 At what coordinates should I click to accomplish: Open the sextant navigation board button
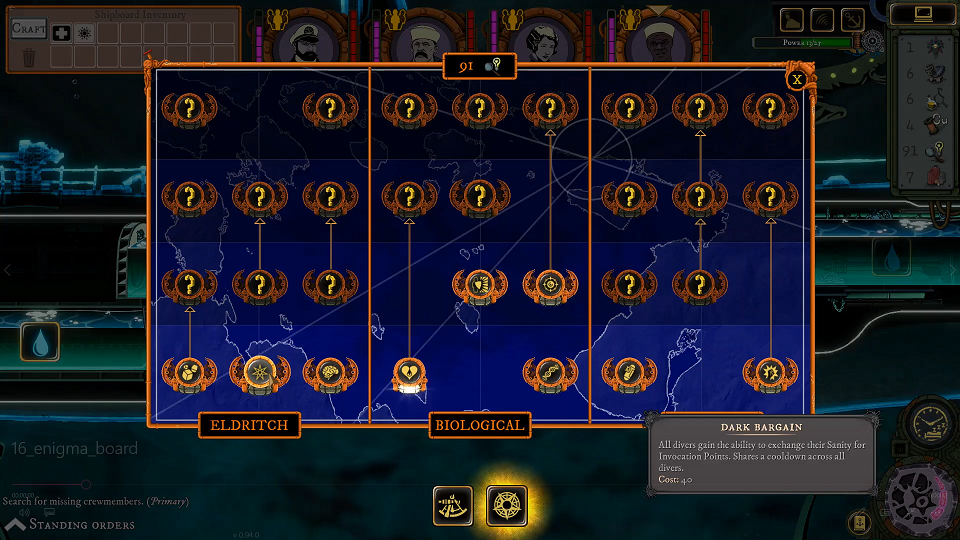pyautogui.click(x=453, y=505)
